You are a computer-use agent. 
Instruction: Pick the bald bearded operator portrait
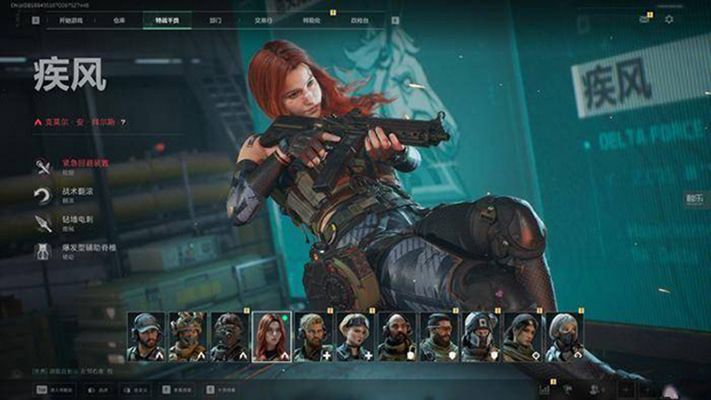click(397, 335)
